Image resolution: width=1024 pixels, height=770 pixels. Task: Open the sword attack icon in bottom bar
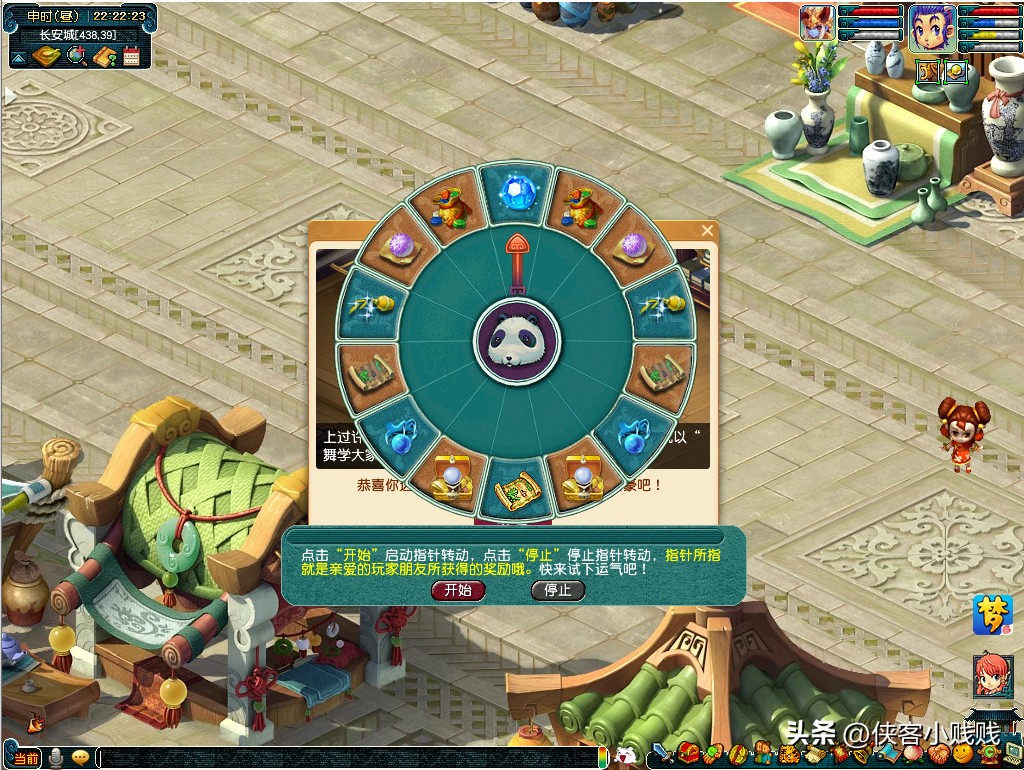[x=662, y=753]
